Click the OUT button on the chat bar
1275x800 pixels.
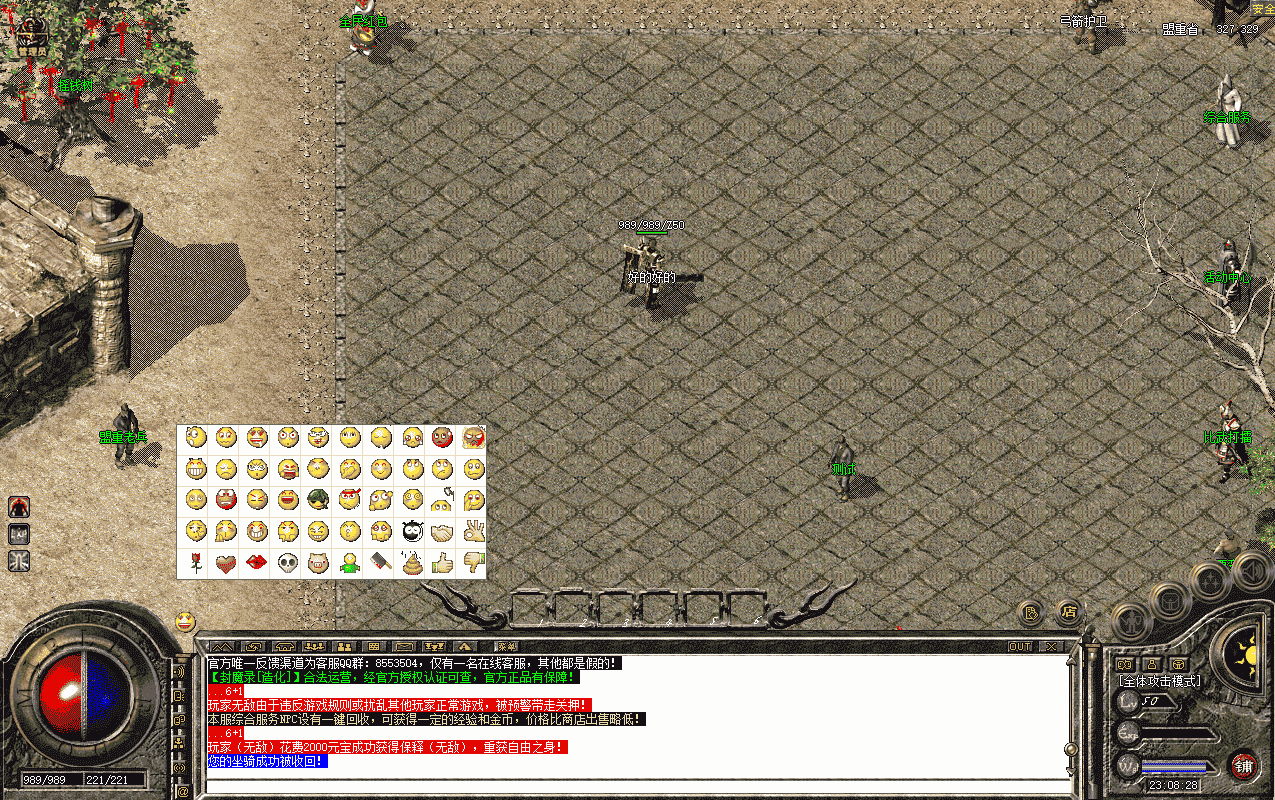point(1020,646)
